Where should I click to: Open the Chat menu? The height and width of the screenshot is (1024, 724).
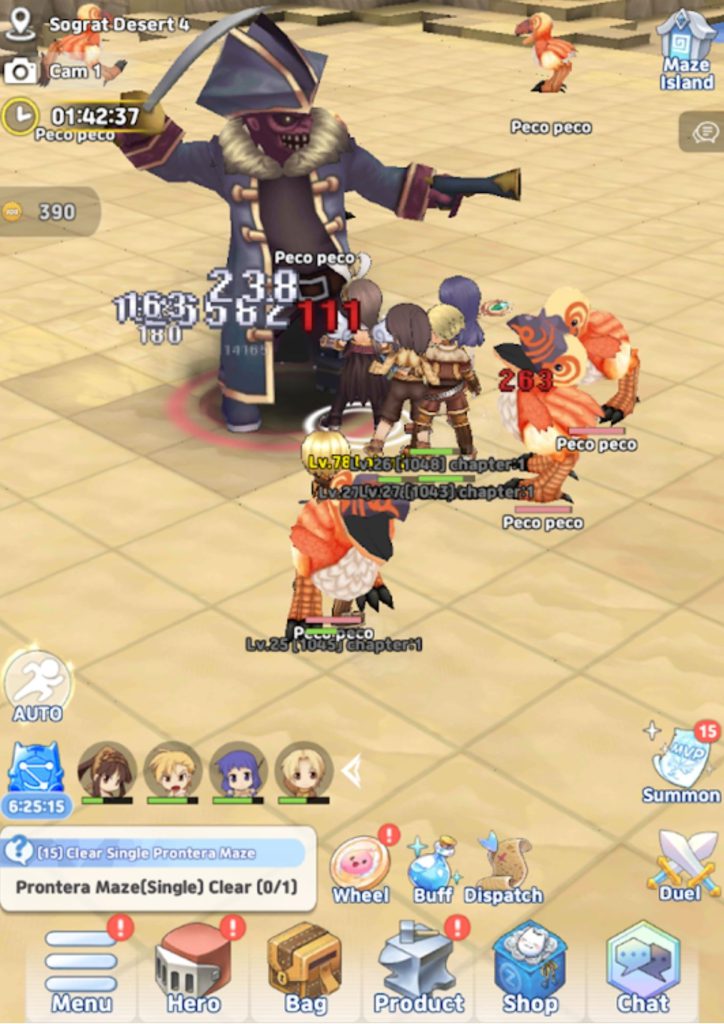click(x=643, y=967)
